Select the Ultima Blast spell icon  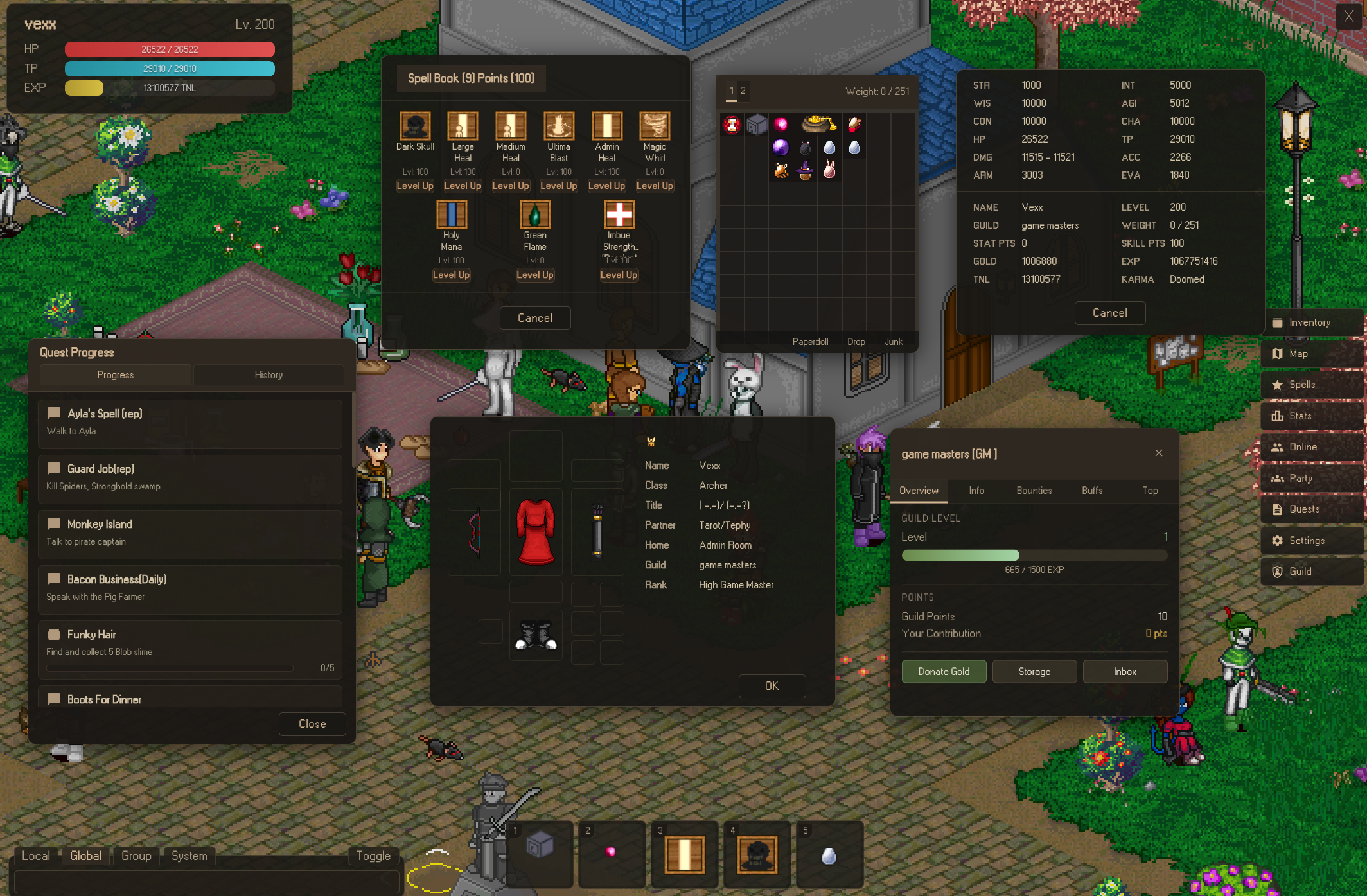click(x=558, y=126)
